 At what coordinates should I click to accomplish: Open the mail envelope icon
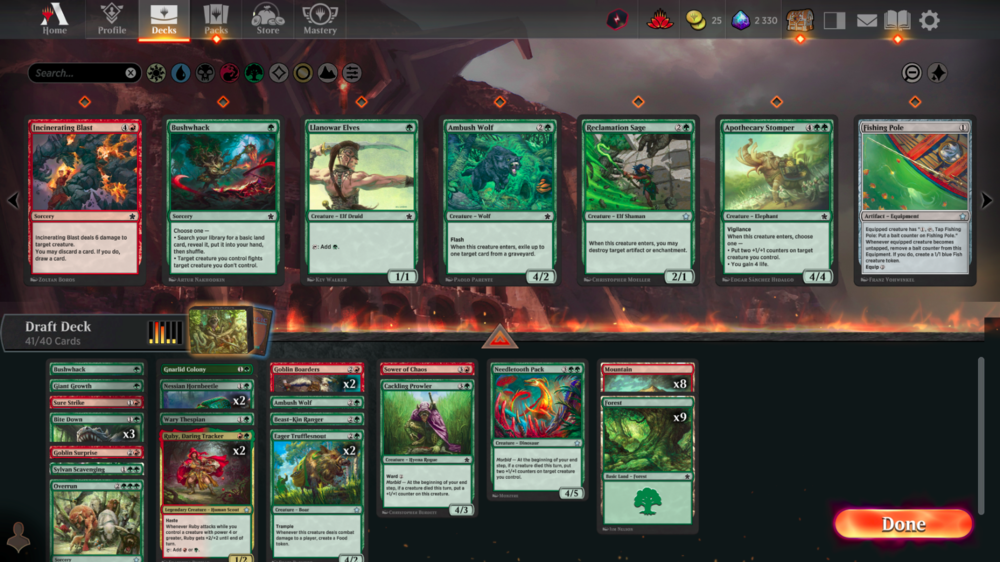[866, 20]
